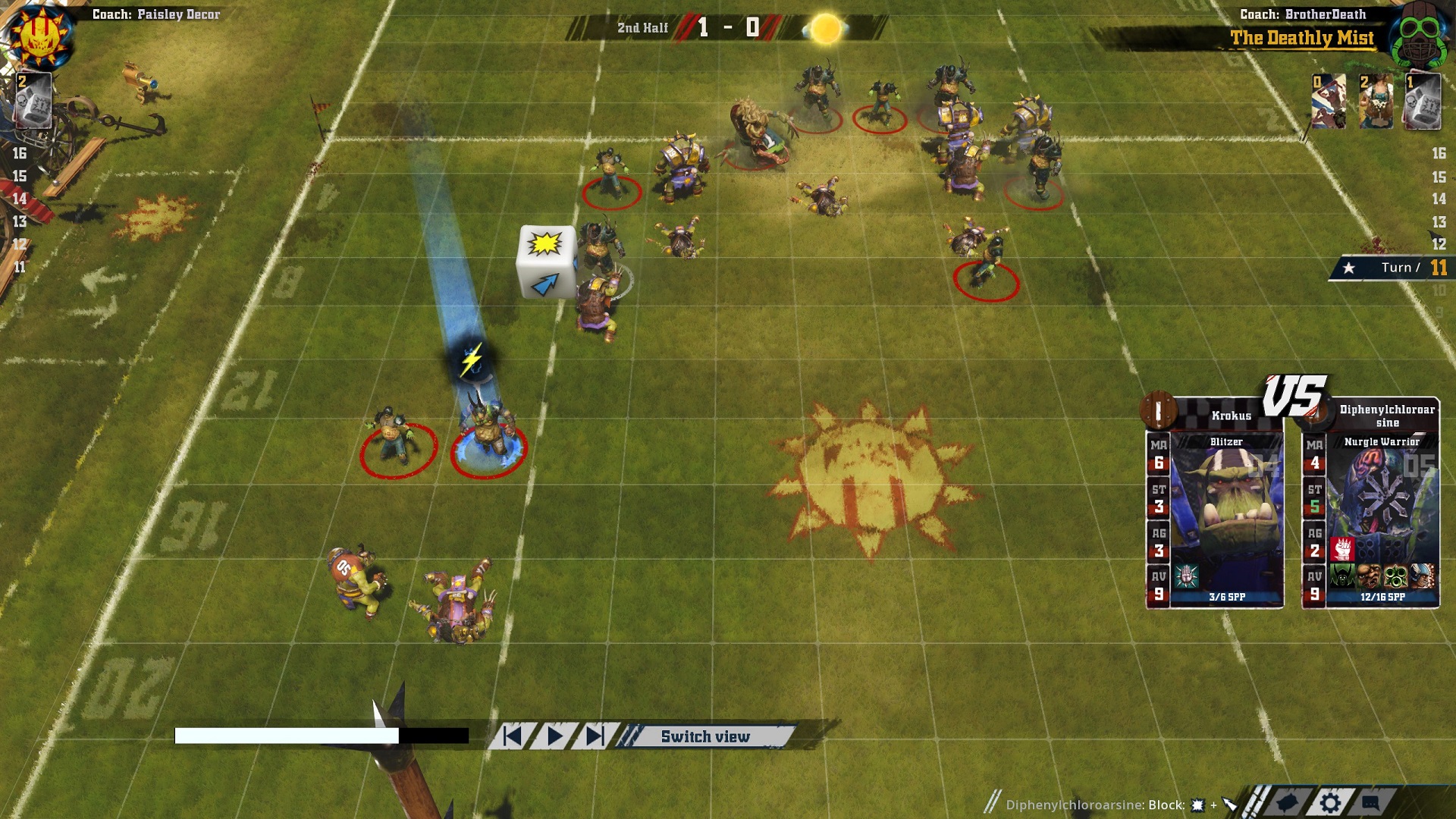
Task: Open the chat speech-bubble panel
Action: [1370, 802]
